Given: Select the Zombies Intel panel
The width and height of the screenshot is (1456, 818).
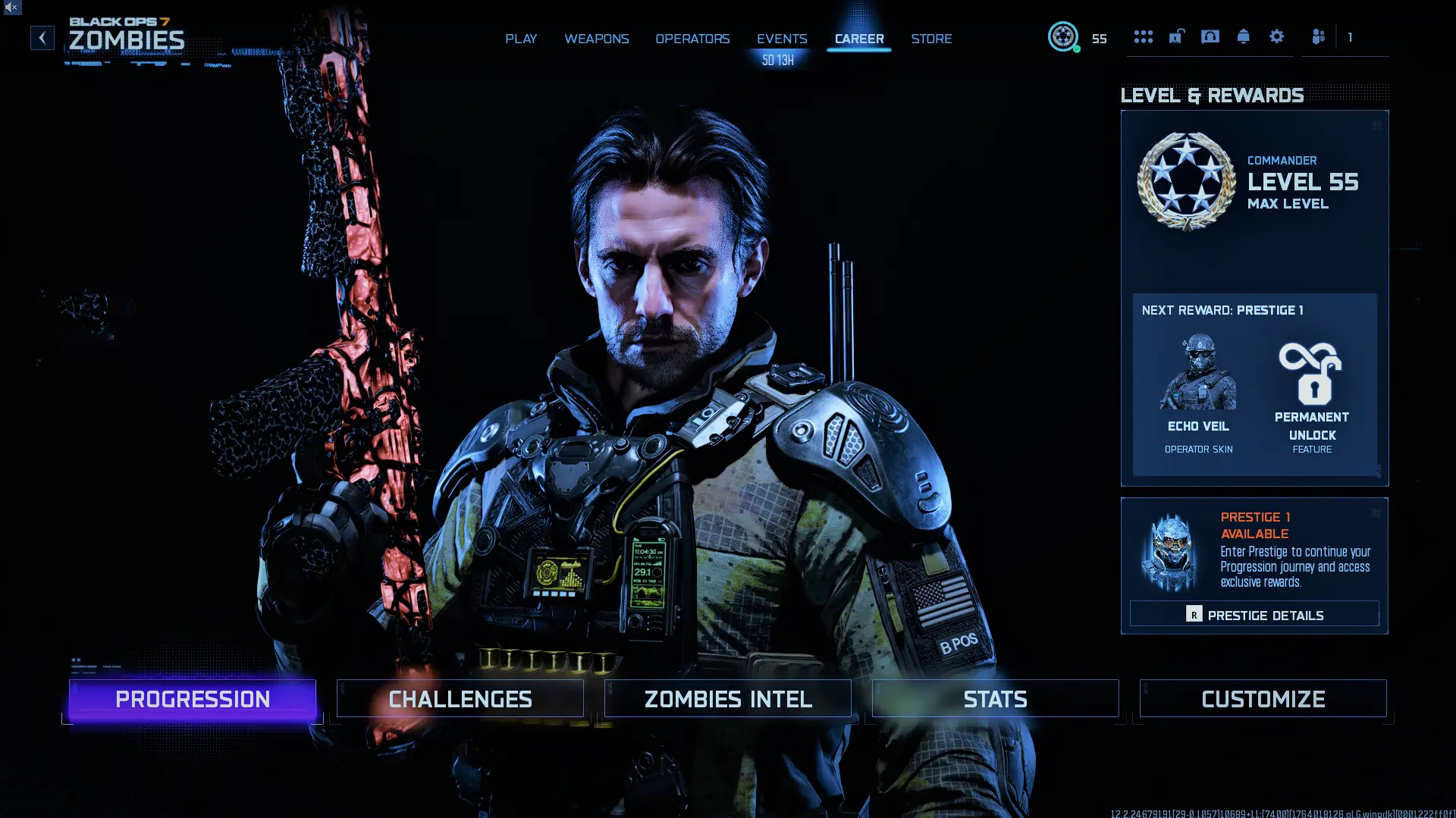Looking at the screenshot, I should tap(727, 698).
